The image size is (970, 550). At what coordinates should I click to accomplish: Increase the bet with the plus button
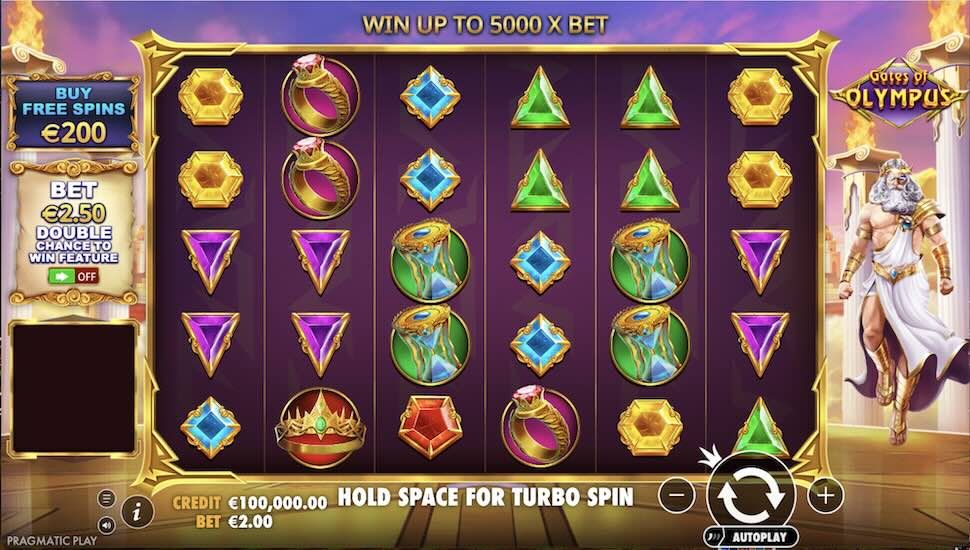coord(825,494)
